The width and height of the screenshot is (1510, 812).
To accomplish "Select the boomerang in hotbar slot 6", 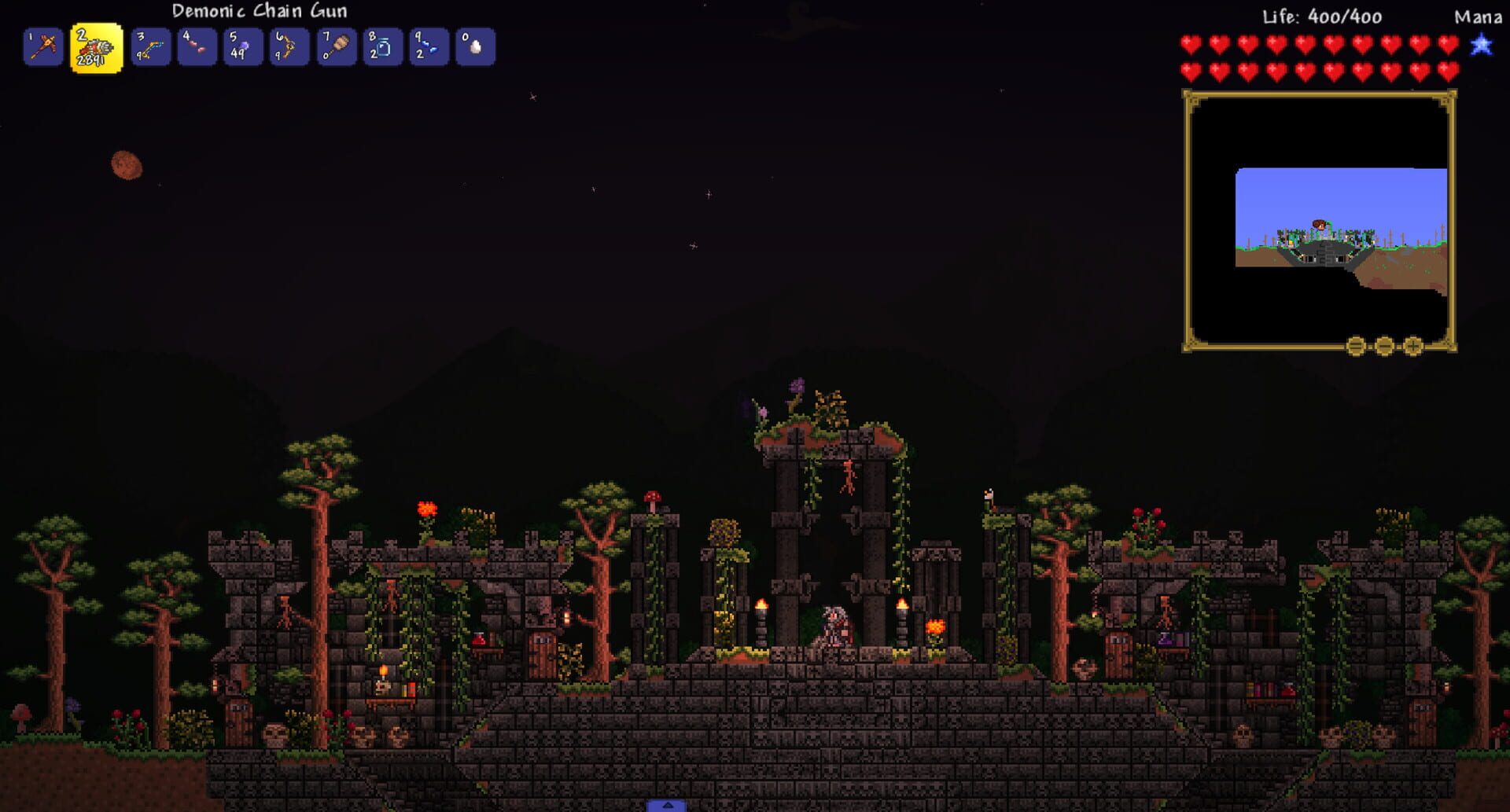I will pos(289,47).
